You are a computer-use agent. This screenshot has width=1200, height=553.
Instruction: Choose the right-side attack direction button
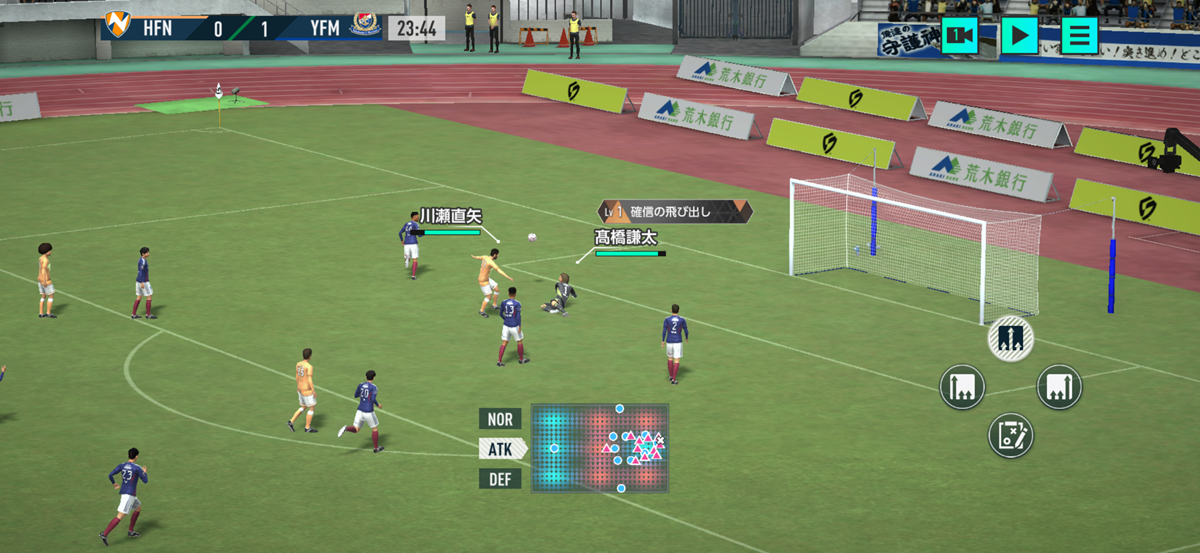point(1059,387)
